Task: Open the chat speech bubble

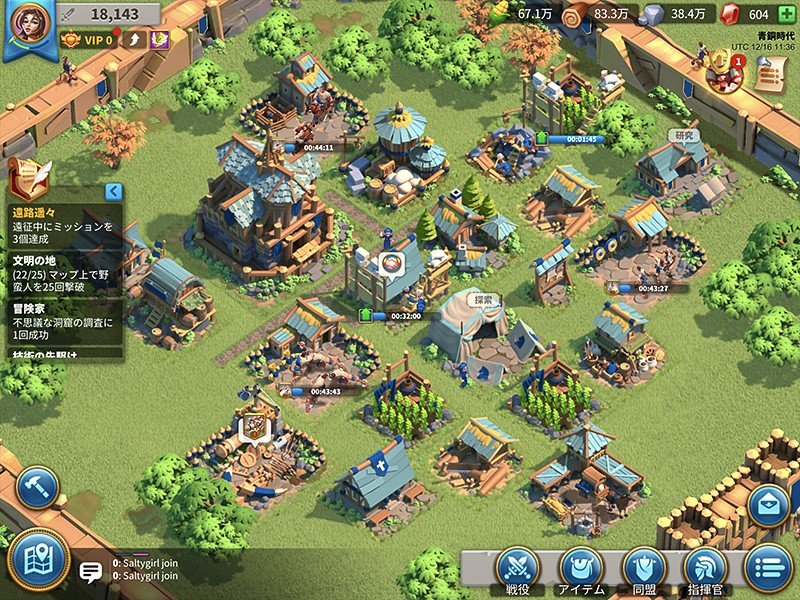Action: point(91,572)
